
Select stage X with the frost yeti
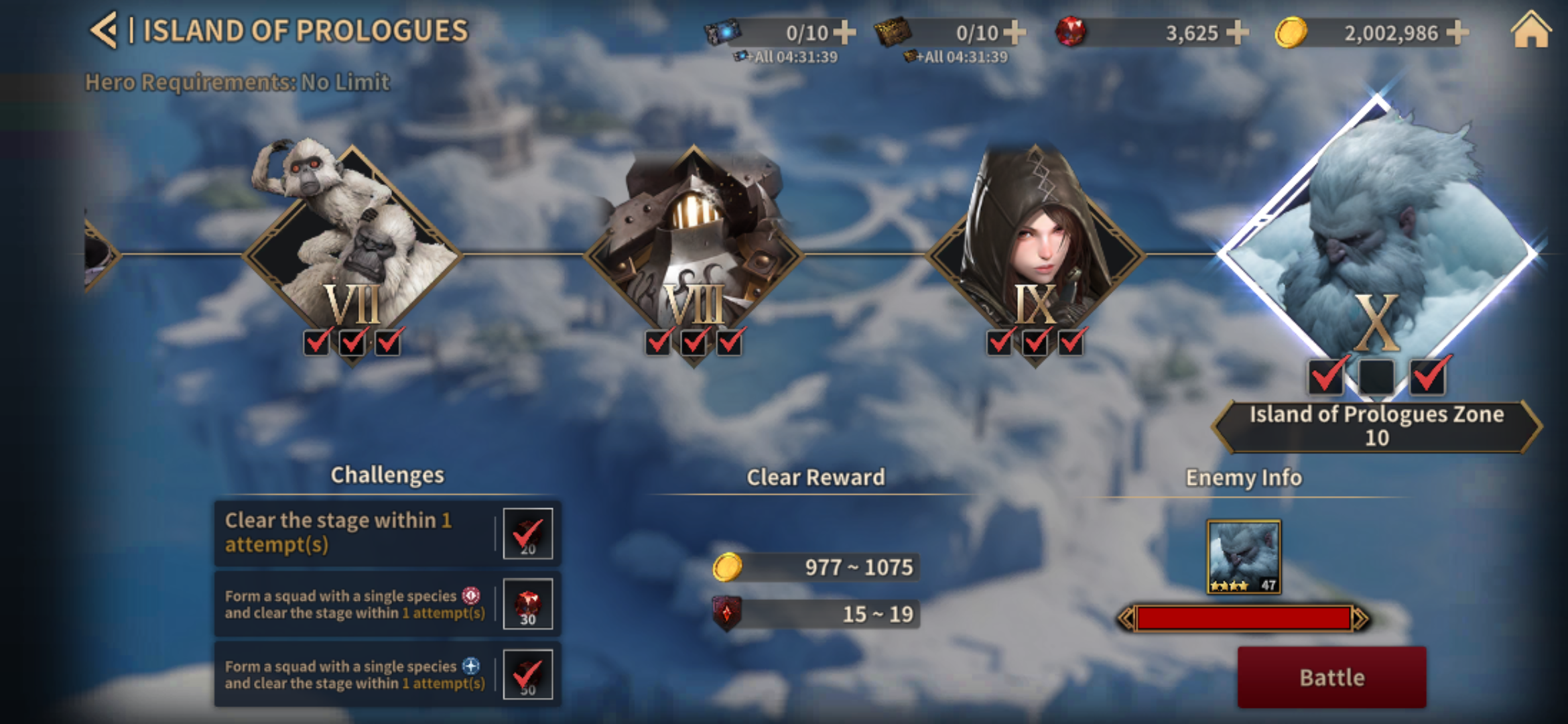click(1377, 248)
